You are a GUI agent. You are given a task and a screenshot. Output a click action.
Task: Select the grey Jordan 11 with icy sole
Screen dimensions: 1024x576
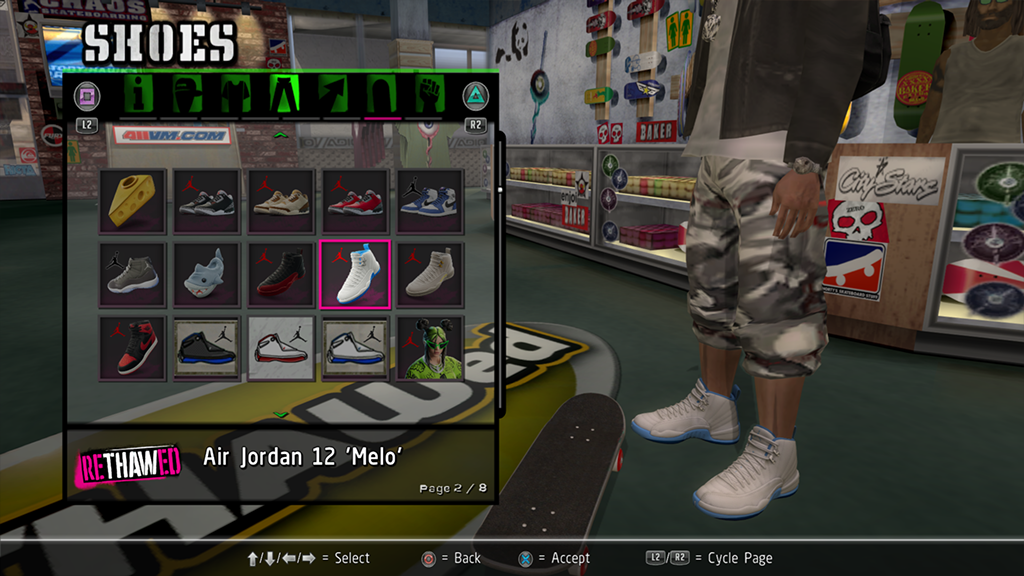[x=131, y=273]
